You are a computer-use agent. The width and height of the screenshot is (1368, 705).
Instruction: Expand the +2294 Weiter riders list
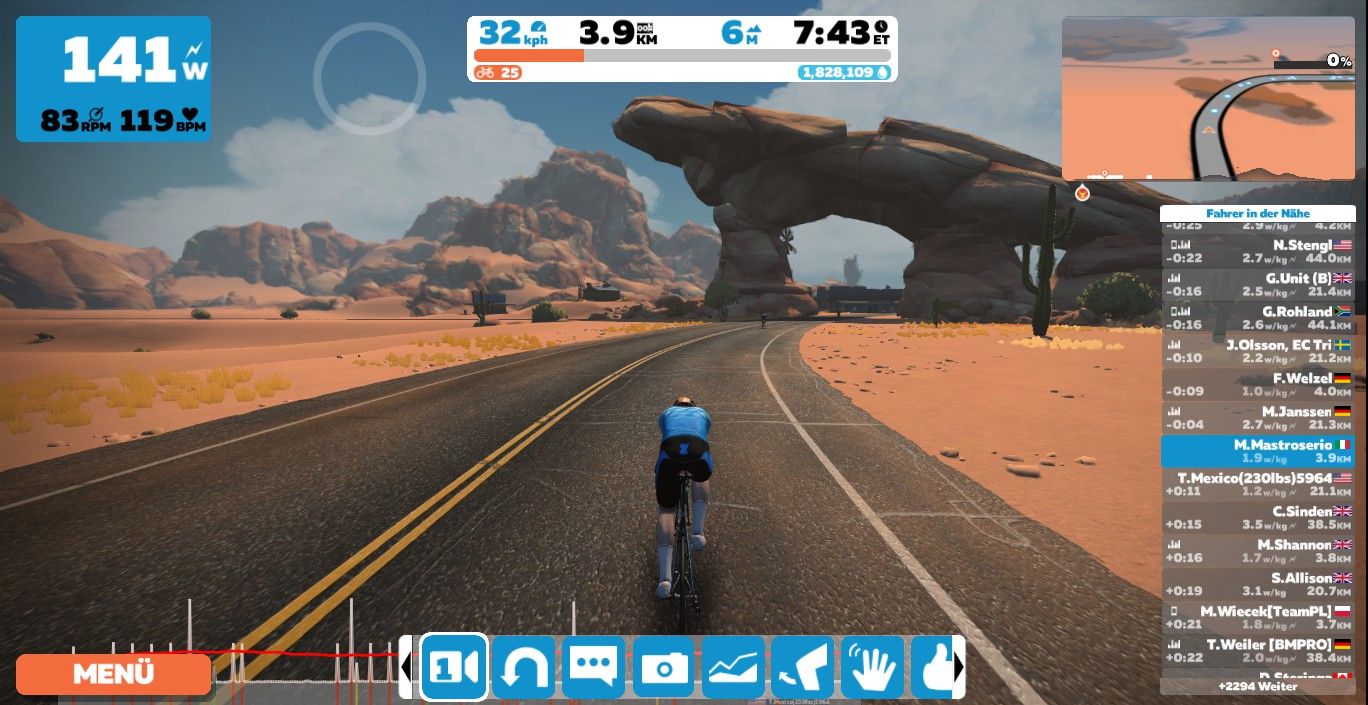[1257, 687]
